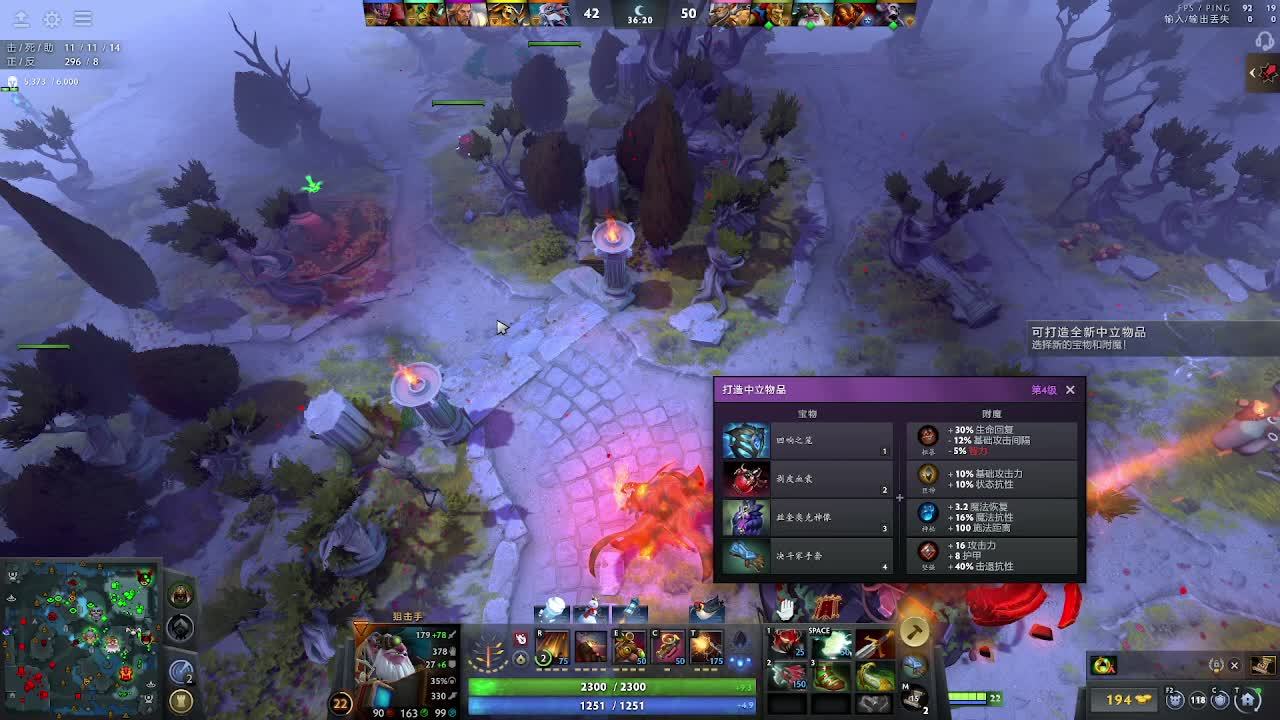The image size is (1280, 720).
Task: Choose the first artifact in the crafting list
Action: 807,440
